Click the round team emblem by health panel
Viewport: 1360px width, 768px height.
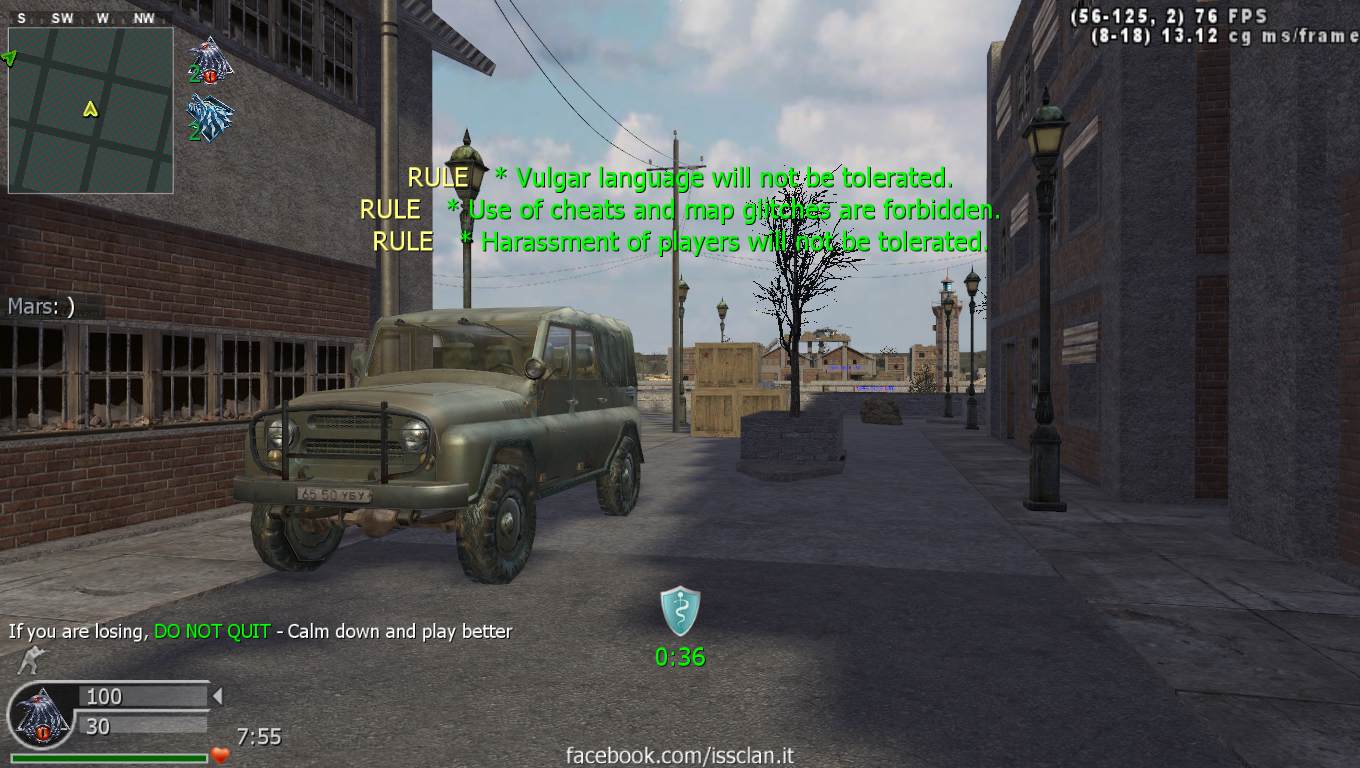pos(42,716)
